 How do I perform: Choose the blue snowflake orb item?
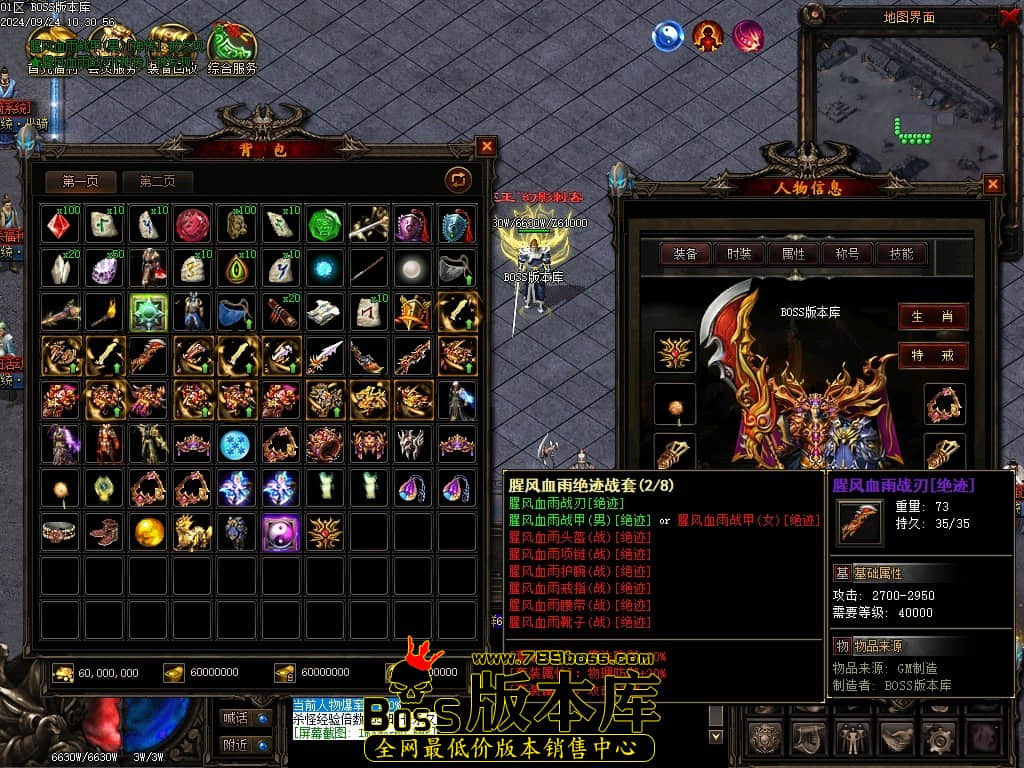click(x=237, y=444)
